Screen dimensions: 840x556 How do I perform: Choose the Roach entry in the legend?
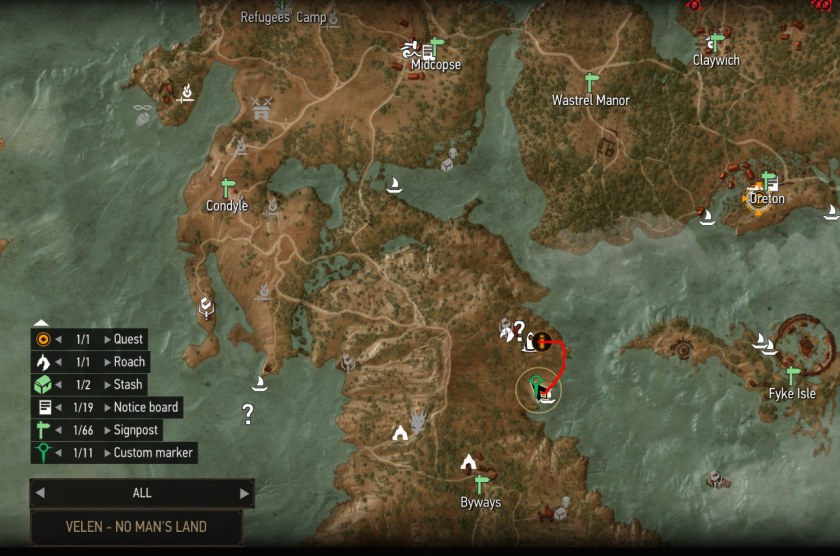point(129,362)
